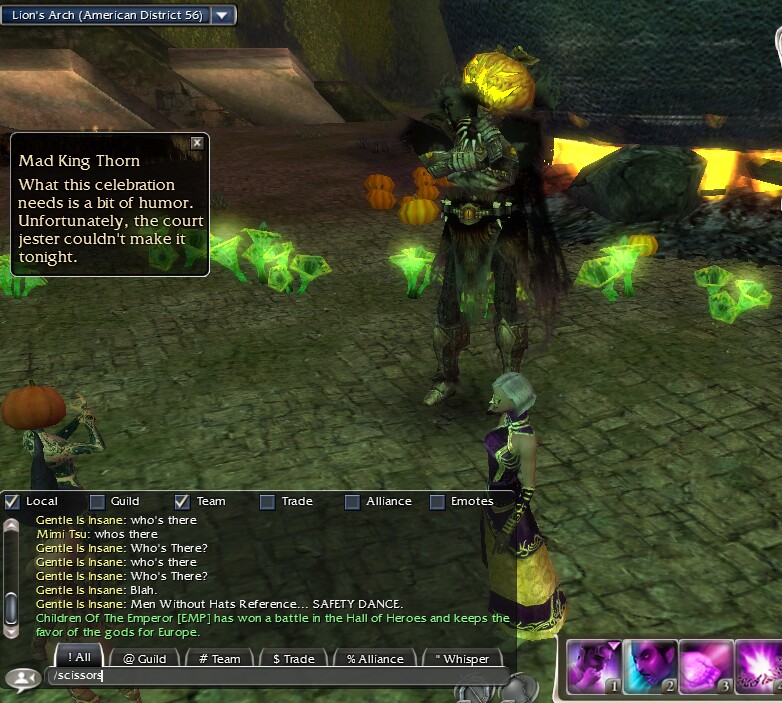Image resolution: width=782 pixels, height=703 pixels.
Task: Uncheck the Team chat filter
Action: 182,501
